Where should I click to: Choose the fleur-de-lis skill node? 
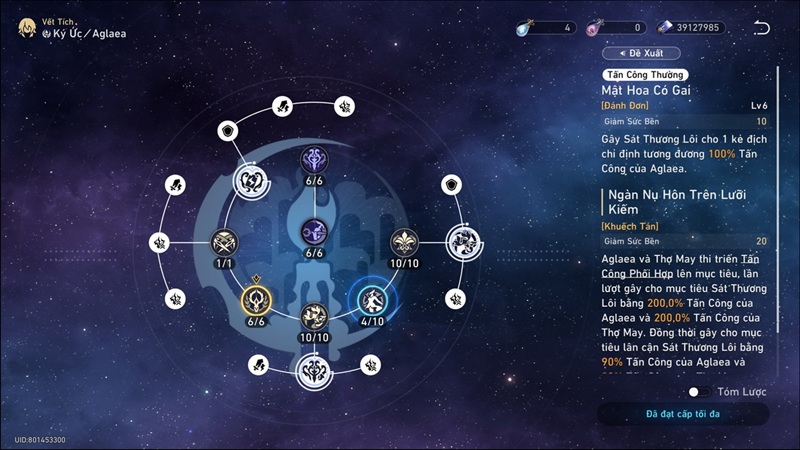pyautogui.click(x=403, y=242)
